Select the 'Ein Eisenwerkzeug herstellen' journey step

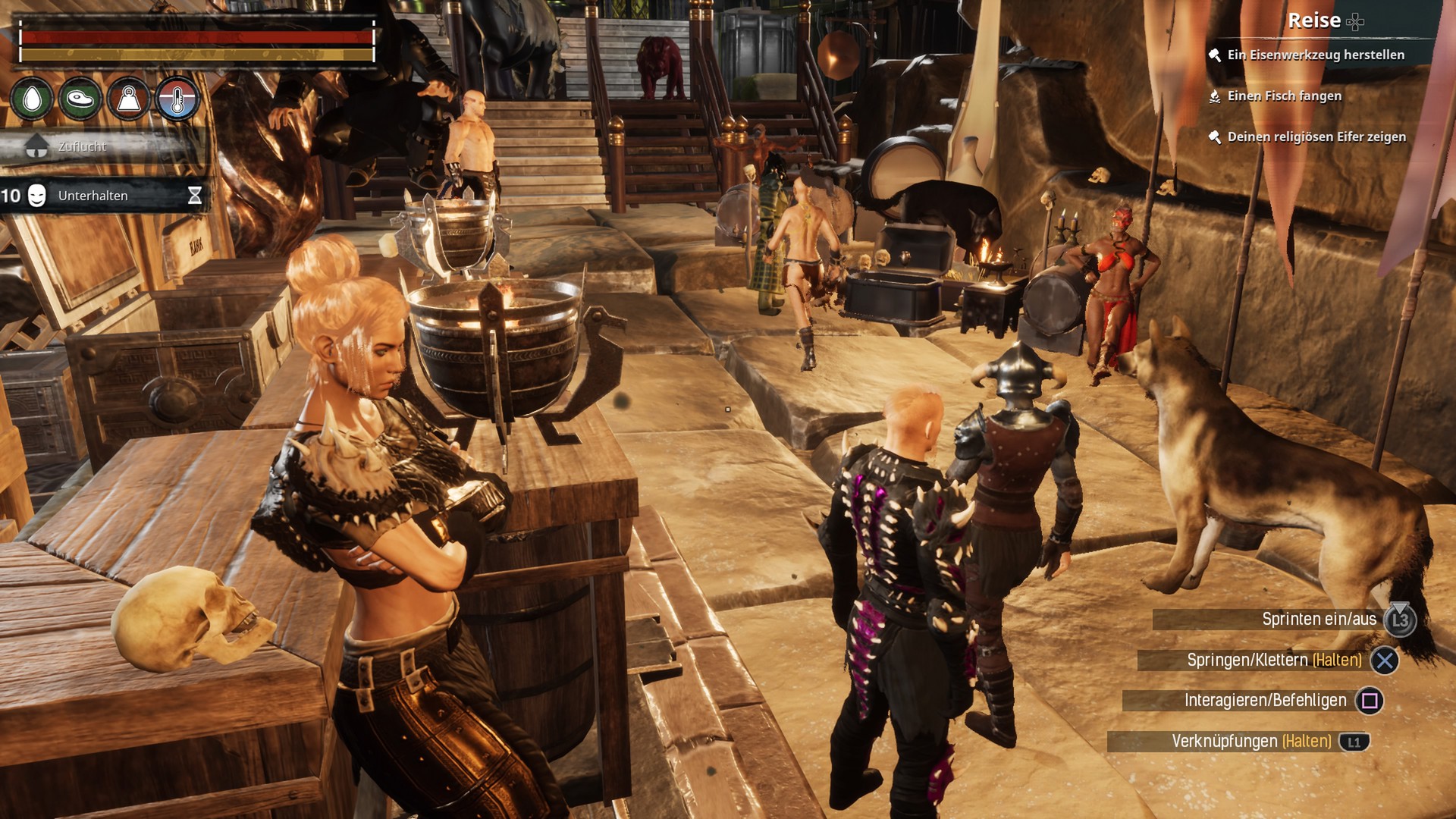point(1315,55)
